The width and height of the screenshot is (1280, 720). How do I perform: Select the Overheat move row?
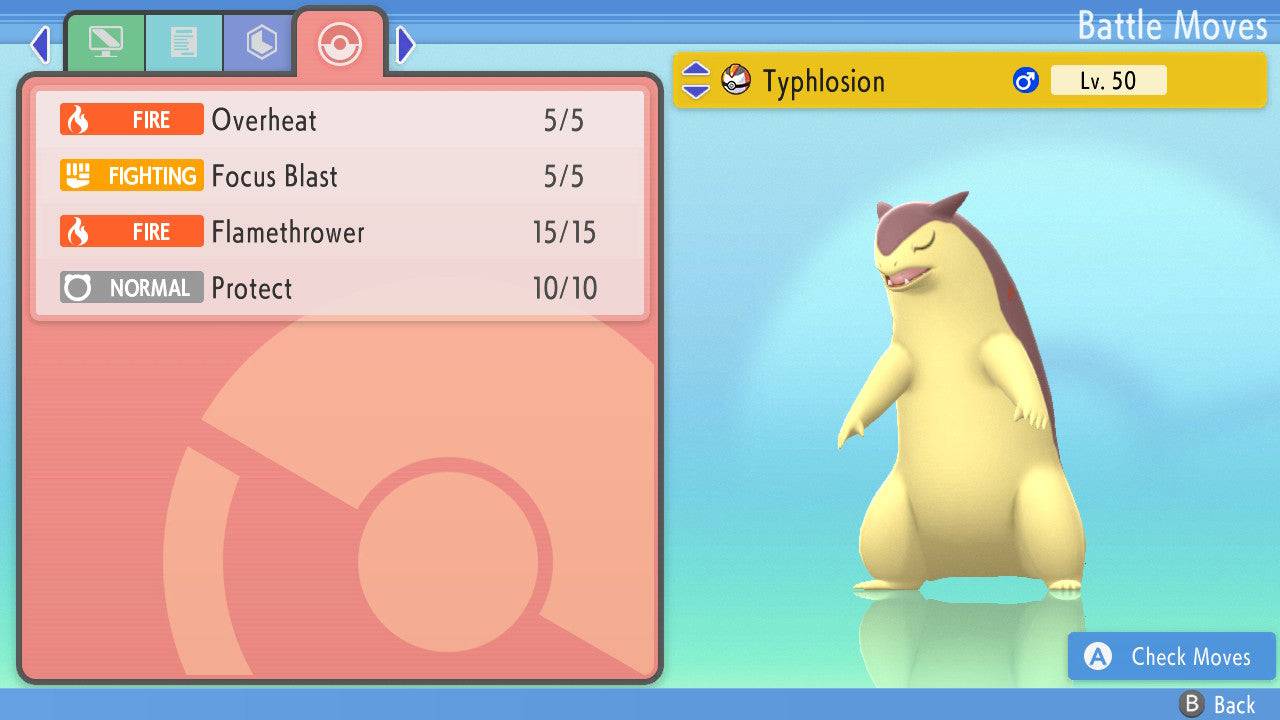340,121
